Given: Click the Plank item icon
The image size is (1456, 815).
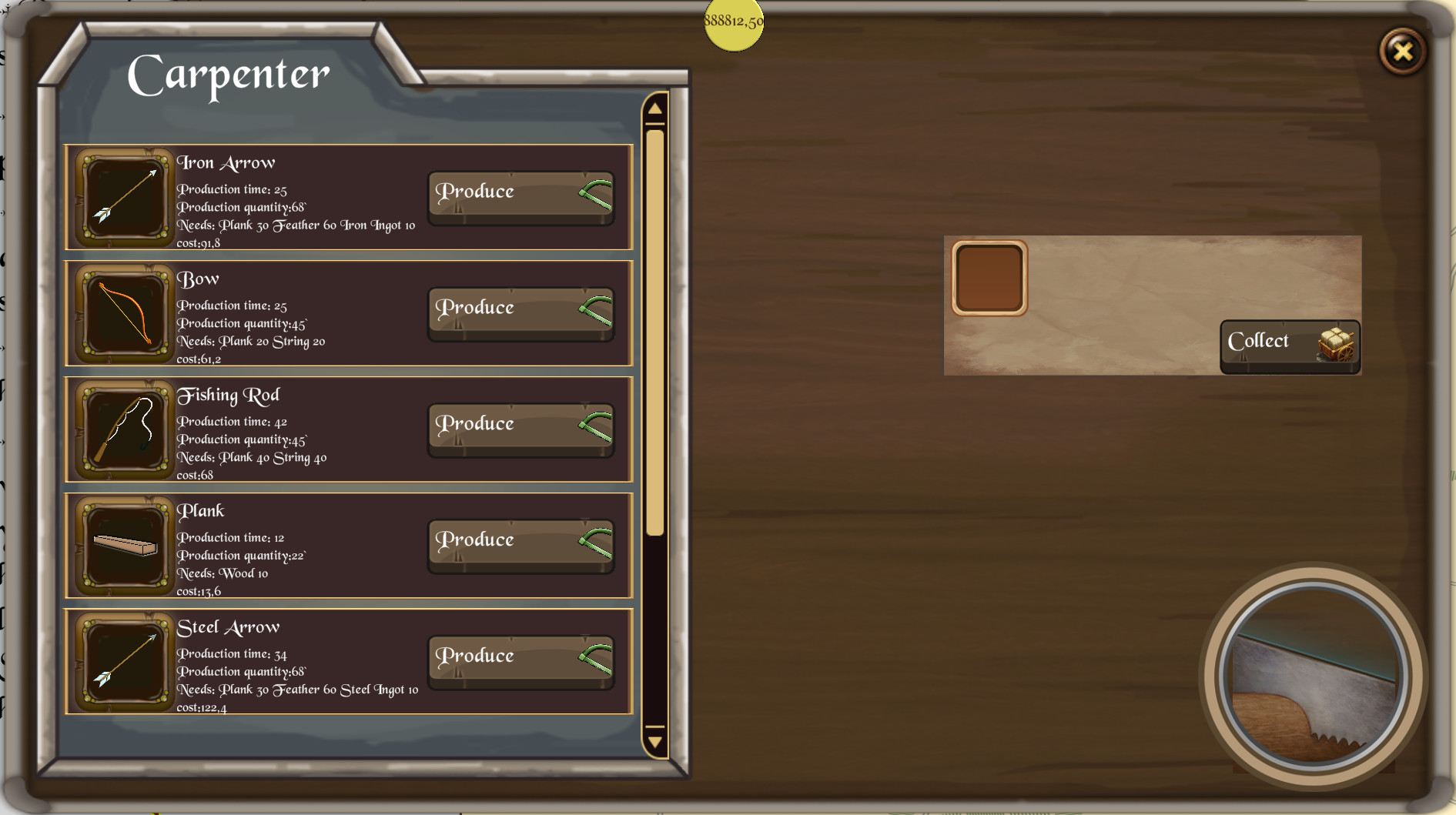Looking at the screenshot, I should pos(123,546).
